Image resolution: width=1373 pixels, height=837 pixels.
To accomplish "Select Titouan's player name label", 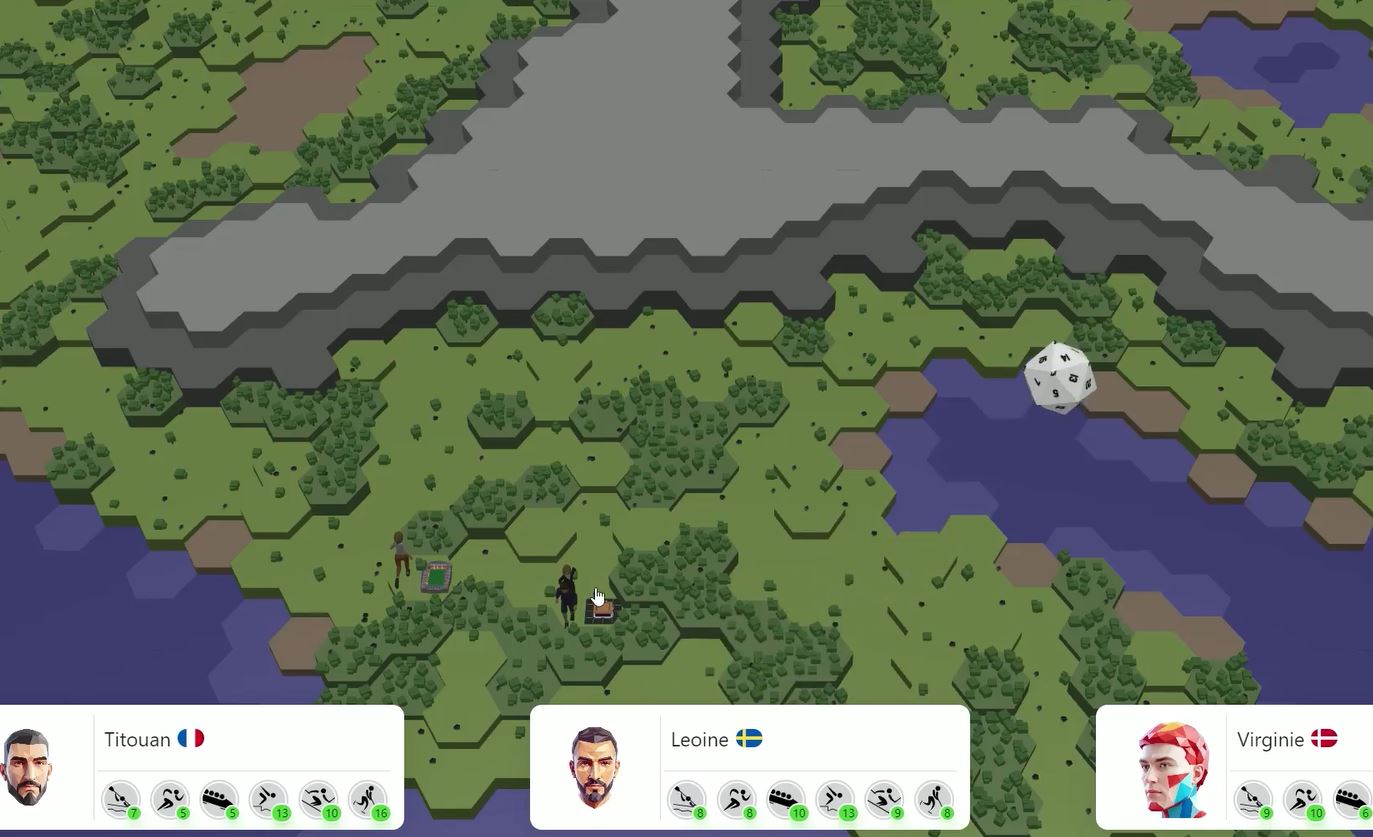I will pos(137,740).
